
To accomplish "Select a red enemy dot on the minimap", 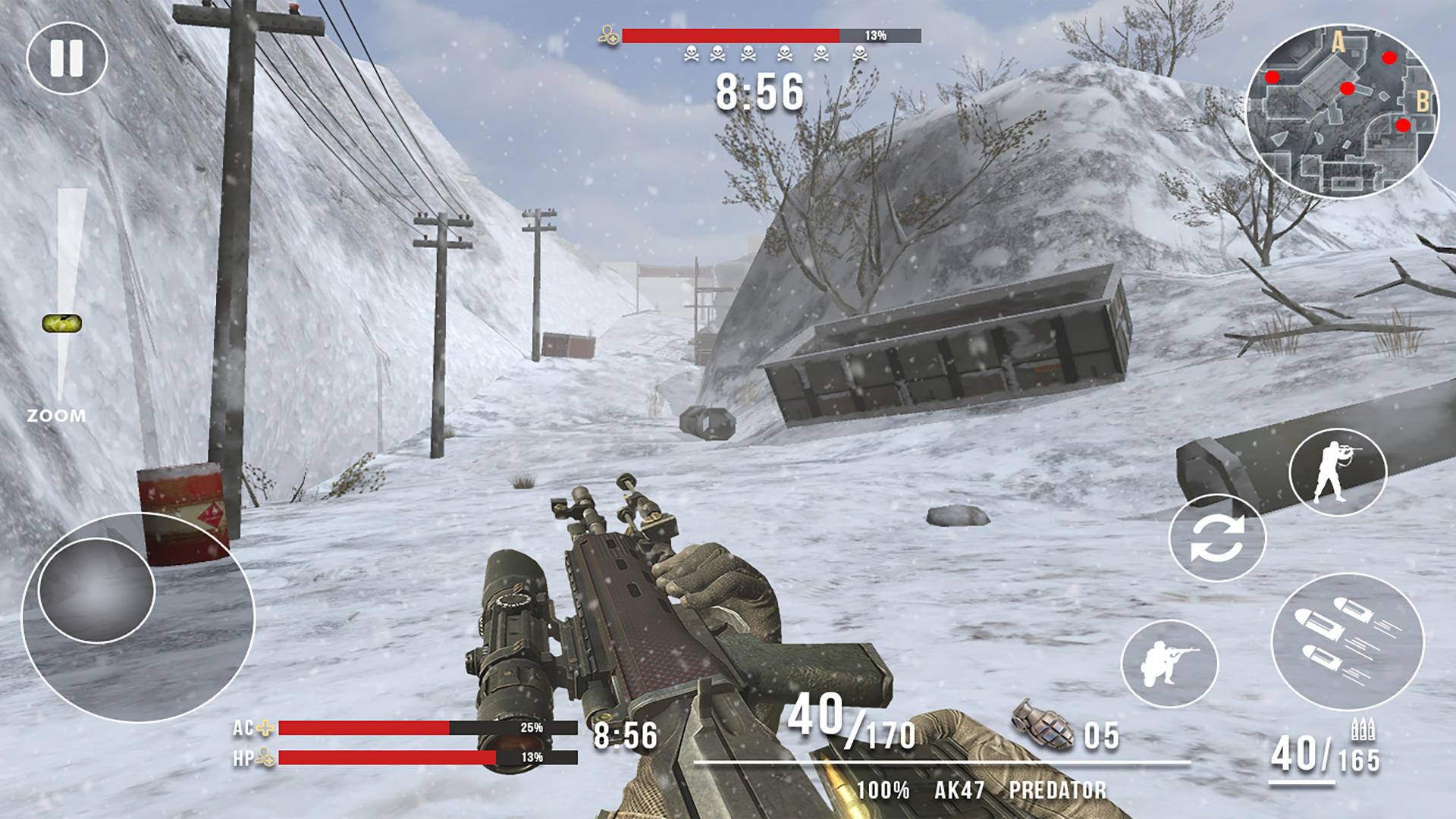I will click(x=1390, y=58).
